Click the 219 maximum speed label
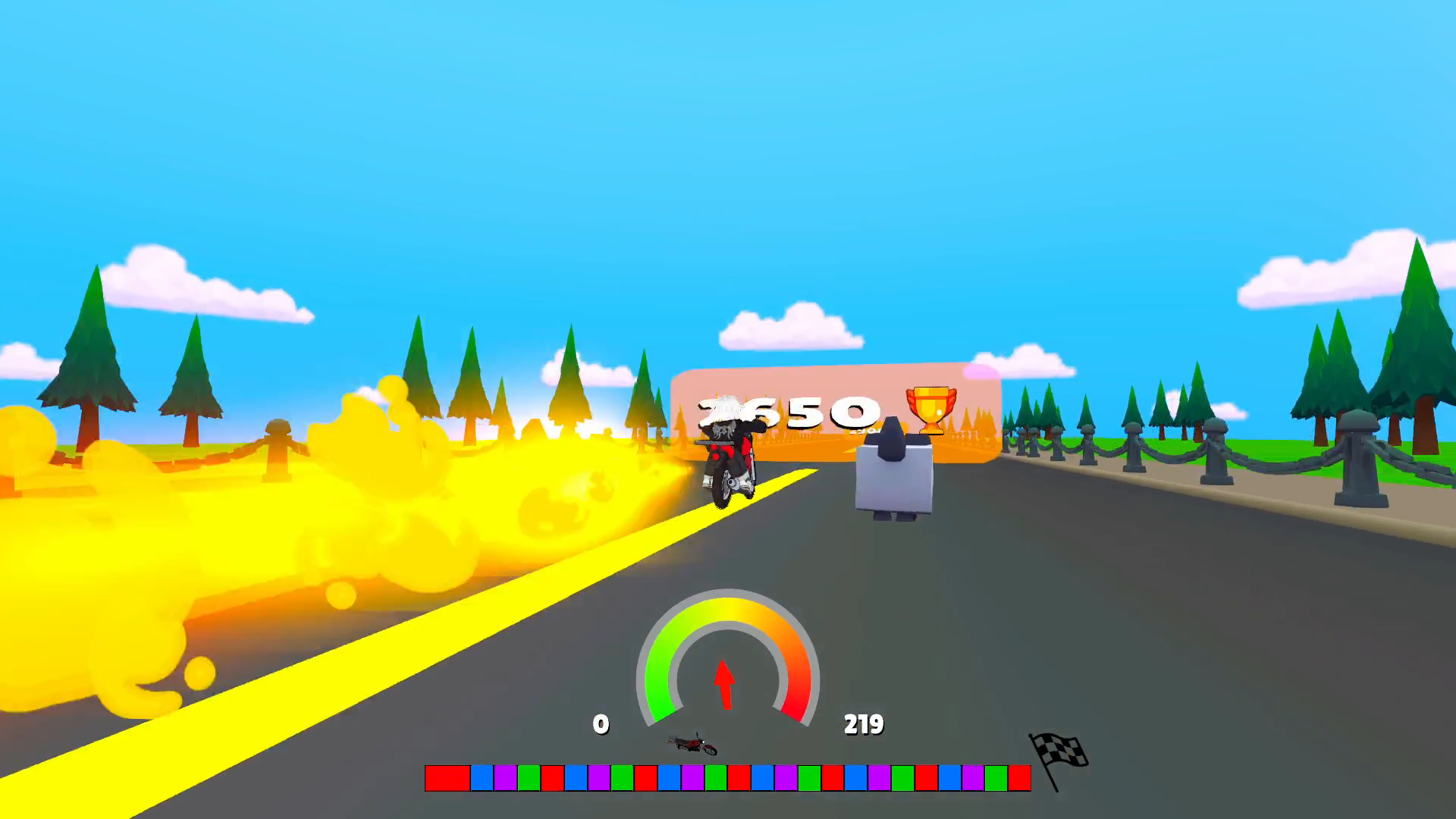 tap(864, 725)
